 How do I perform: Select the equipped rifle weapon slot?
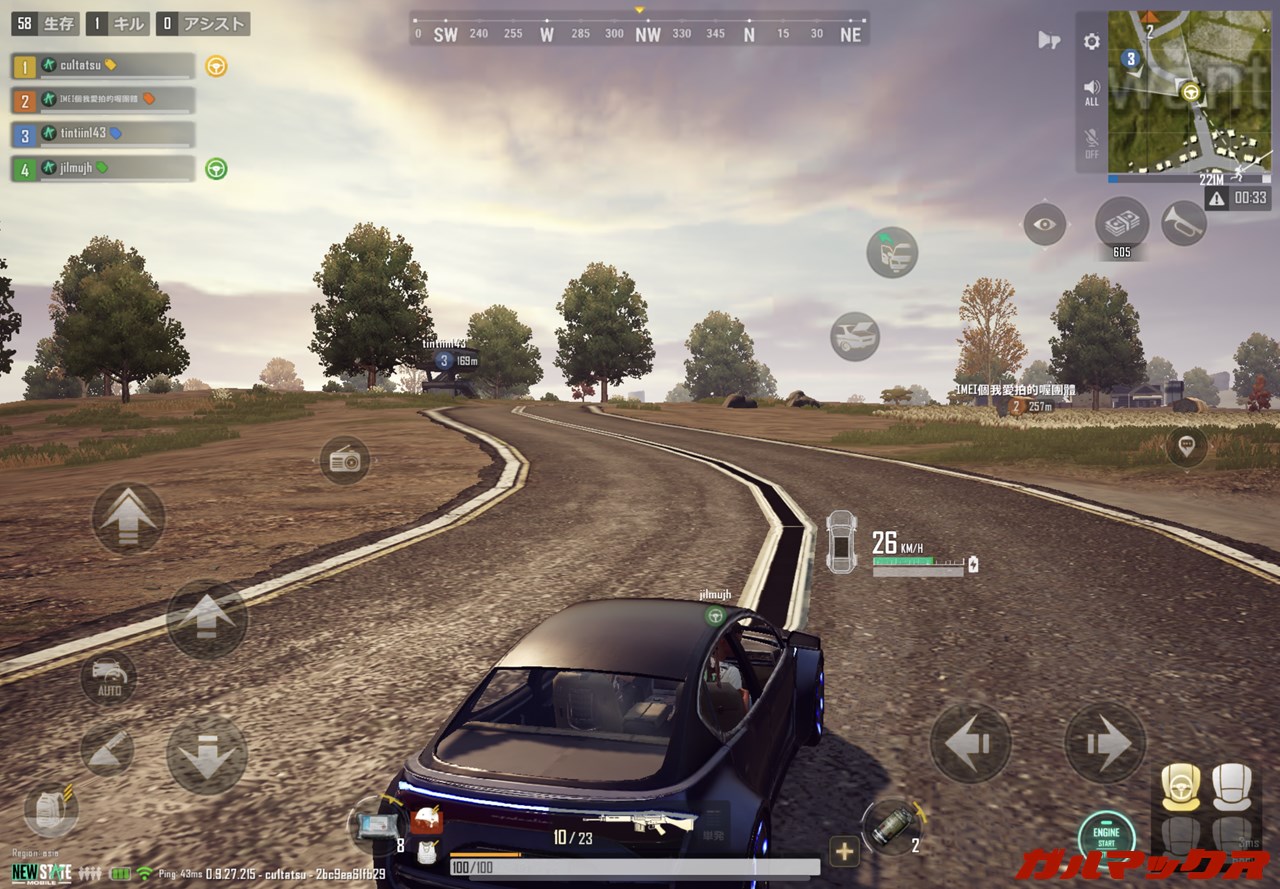pyautogui.click(x=653, y=823)
